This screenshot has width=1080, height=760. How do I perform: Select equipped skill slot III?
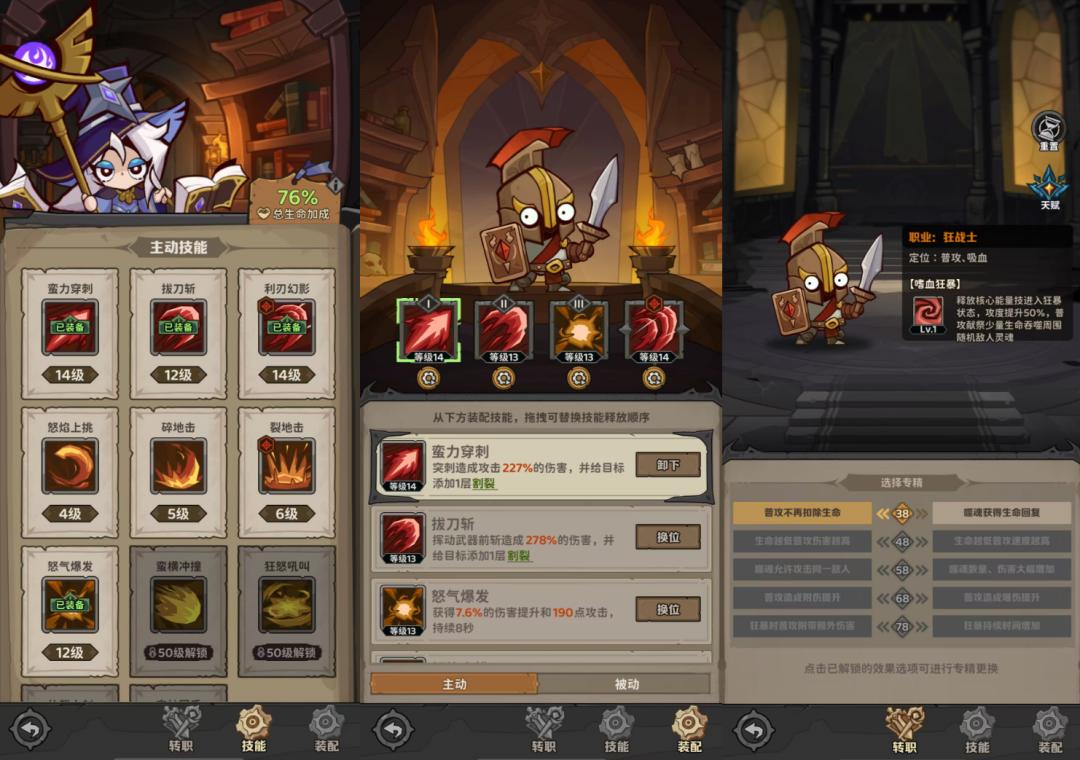pos(578,330)
